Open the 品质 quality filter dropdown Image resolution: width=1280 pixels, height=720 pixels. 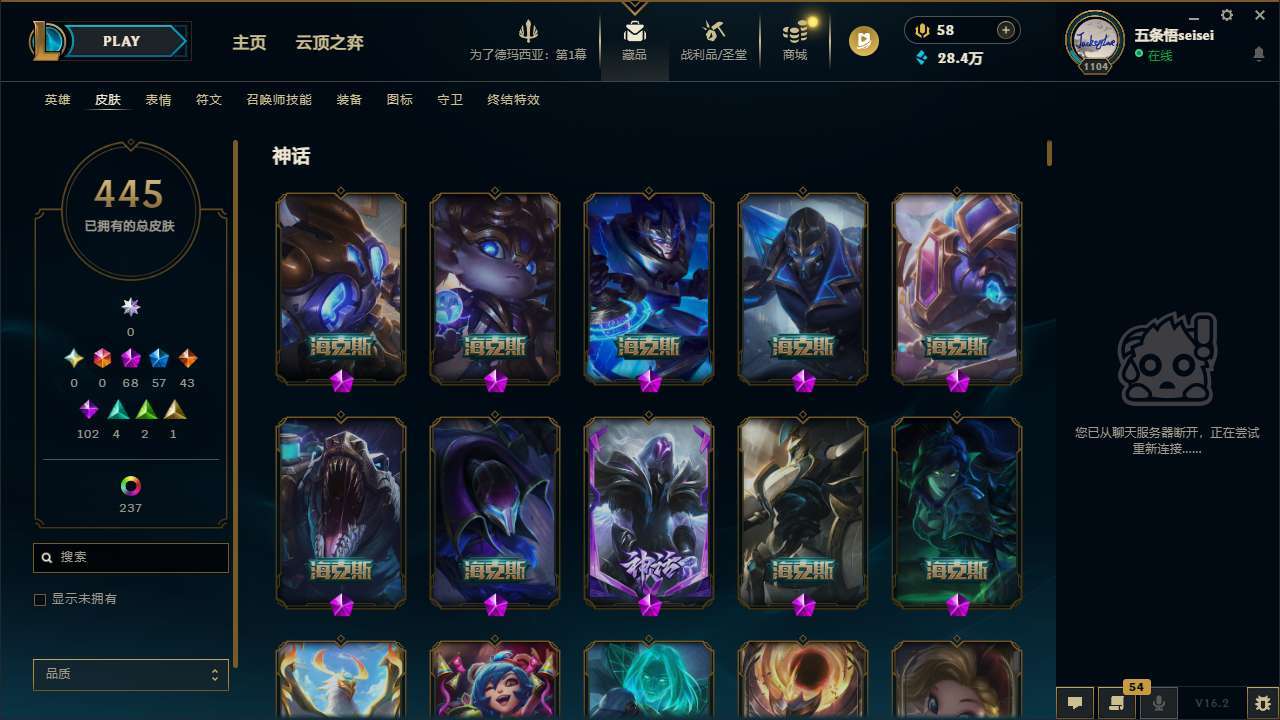point(130,674)
